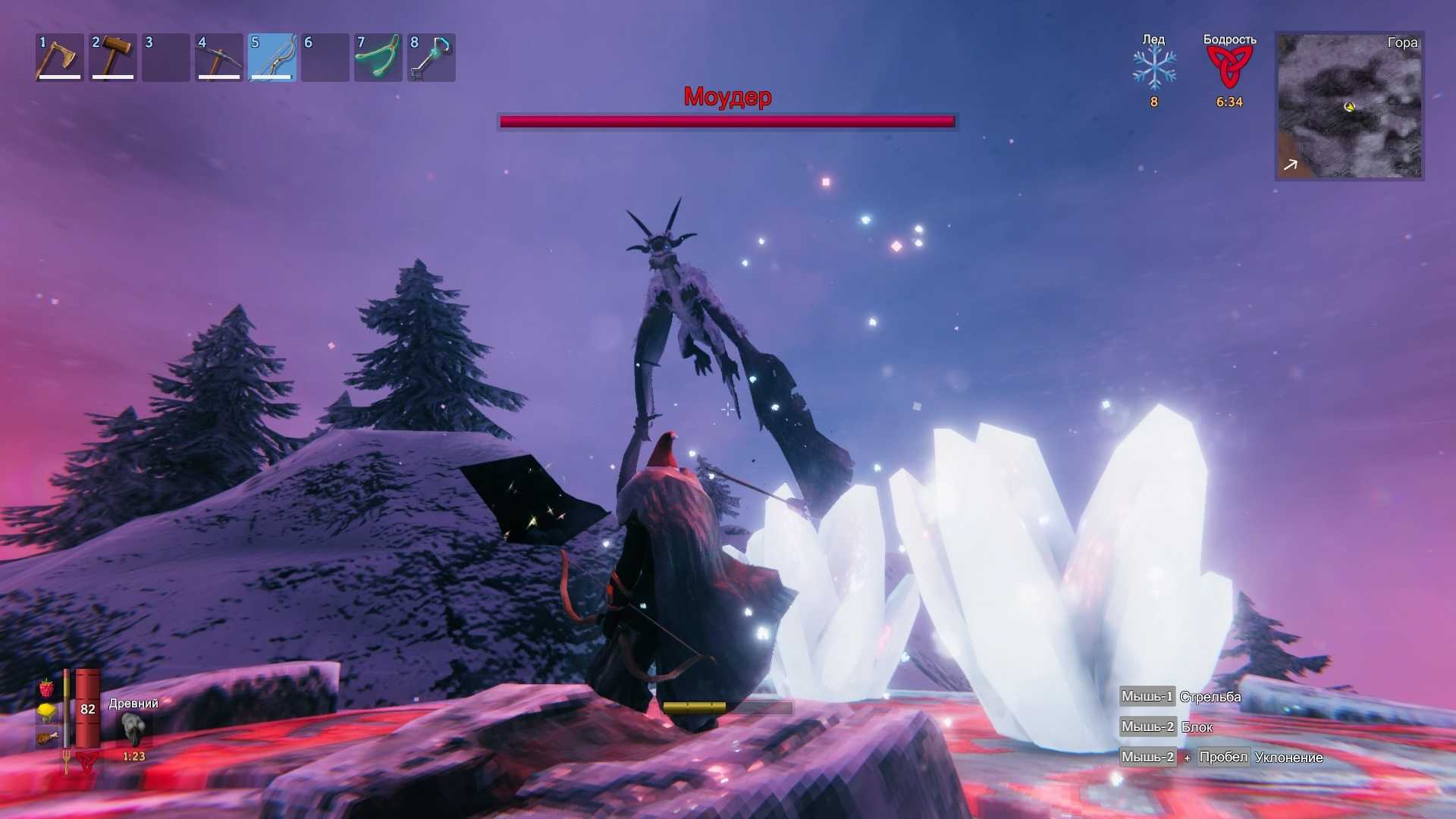Select the highlighted bow hotbar slot
The image size is (1456, 819).
pos(272,58)
